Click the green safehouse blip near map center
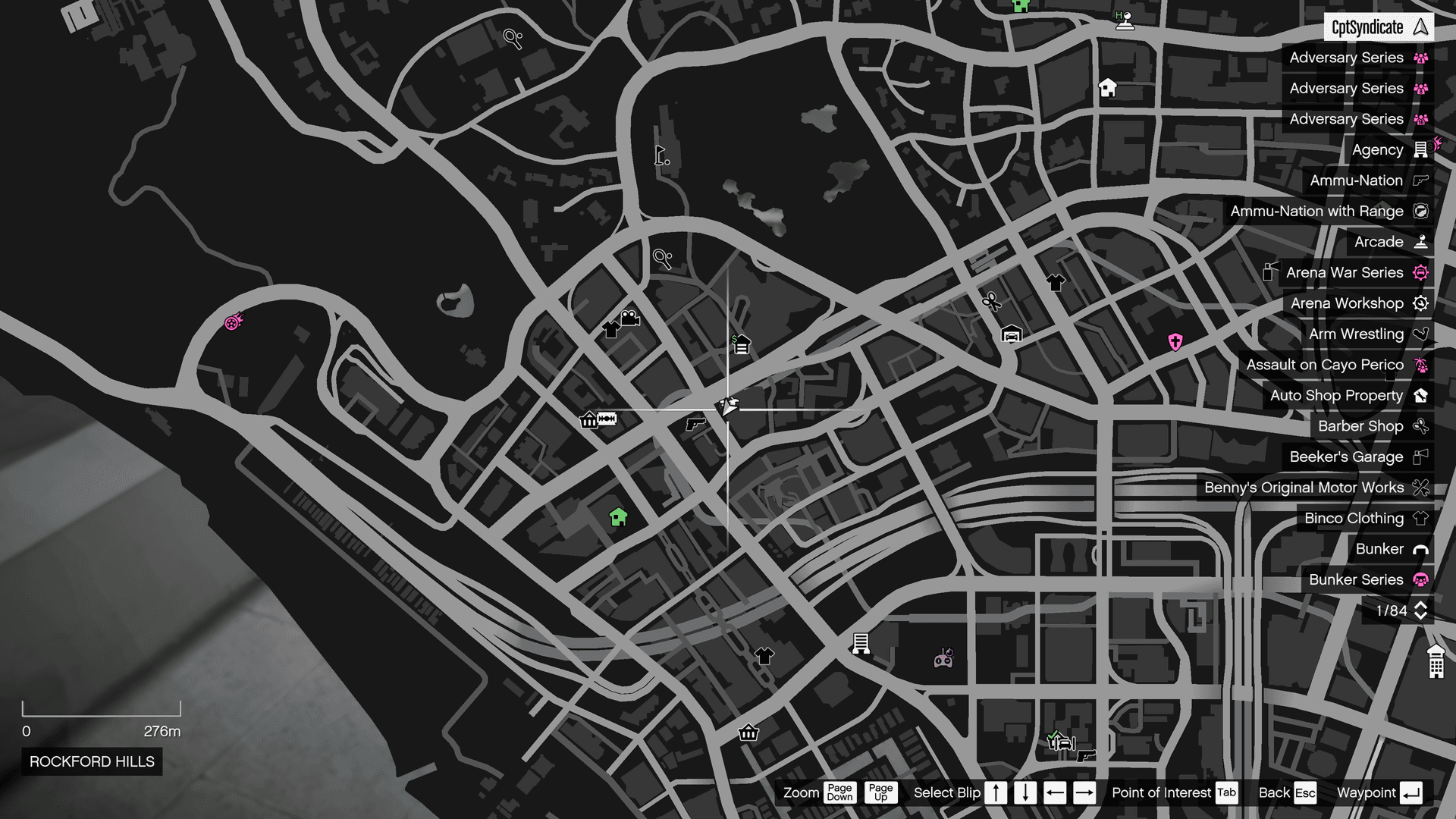The width and height of the screenshot is (1456, 819). point(618,517)
